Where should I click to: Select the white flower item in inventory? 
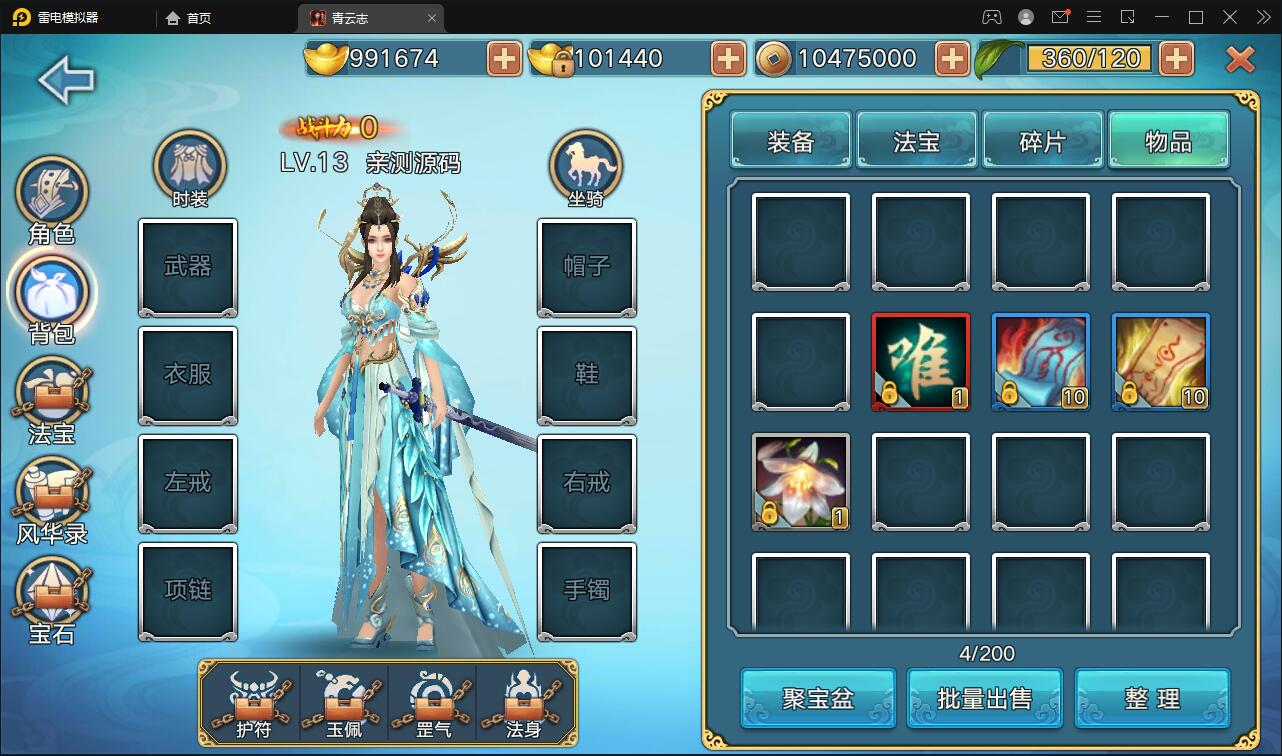coord(800,481)
